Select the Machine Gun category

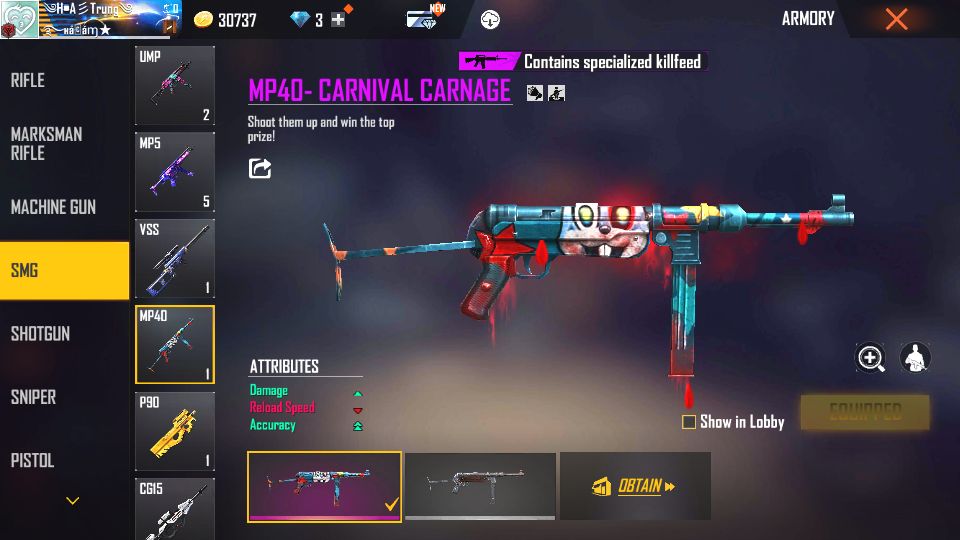pyautogui.click(x=55, y=207)
